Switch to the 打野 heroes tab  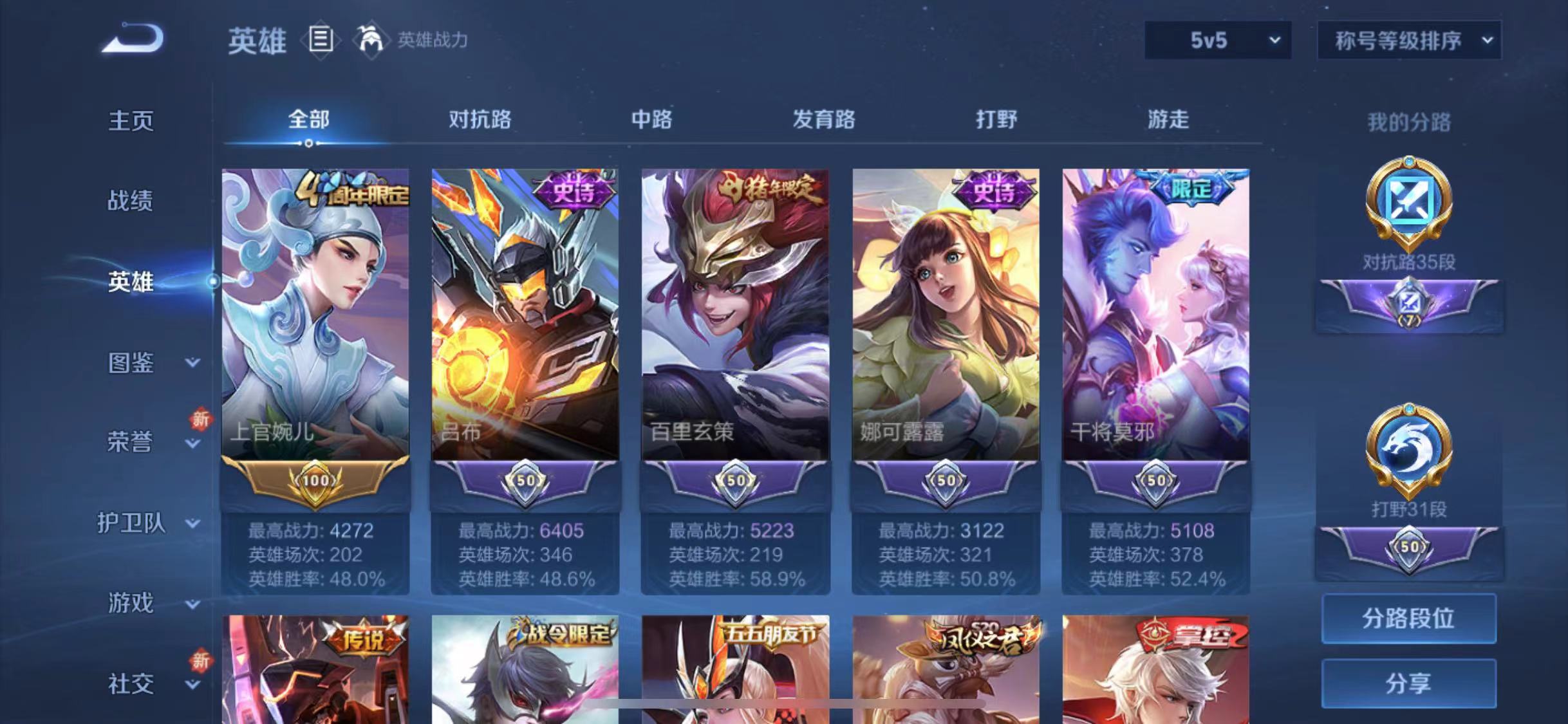point(996,120)
